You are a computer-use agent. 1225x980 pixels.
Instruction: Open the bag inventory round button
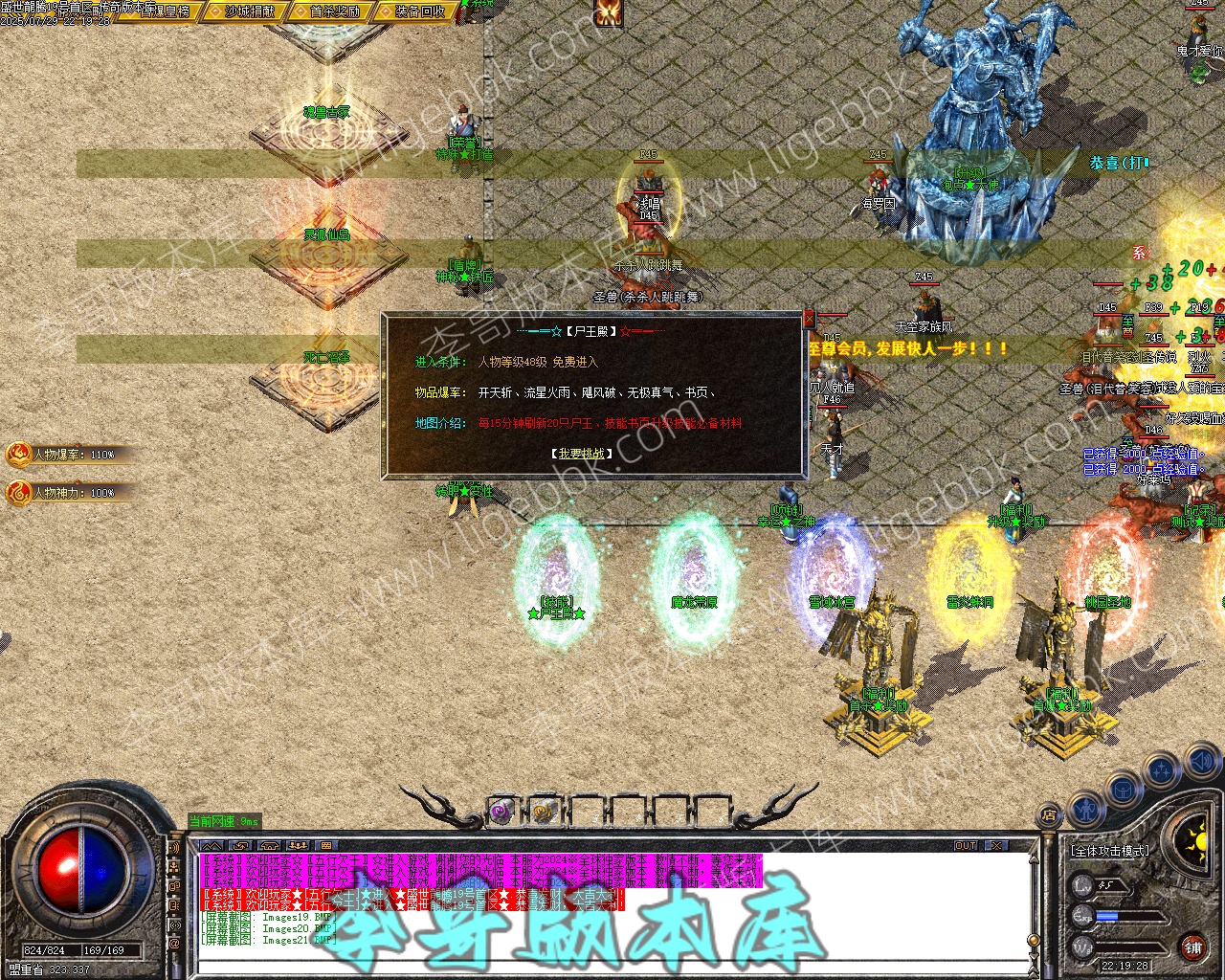point(1121,791)
